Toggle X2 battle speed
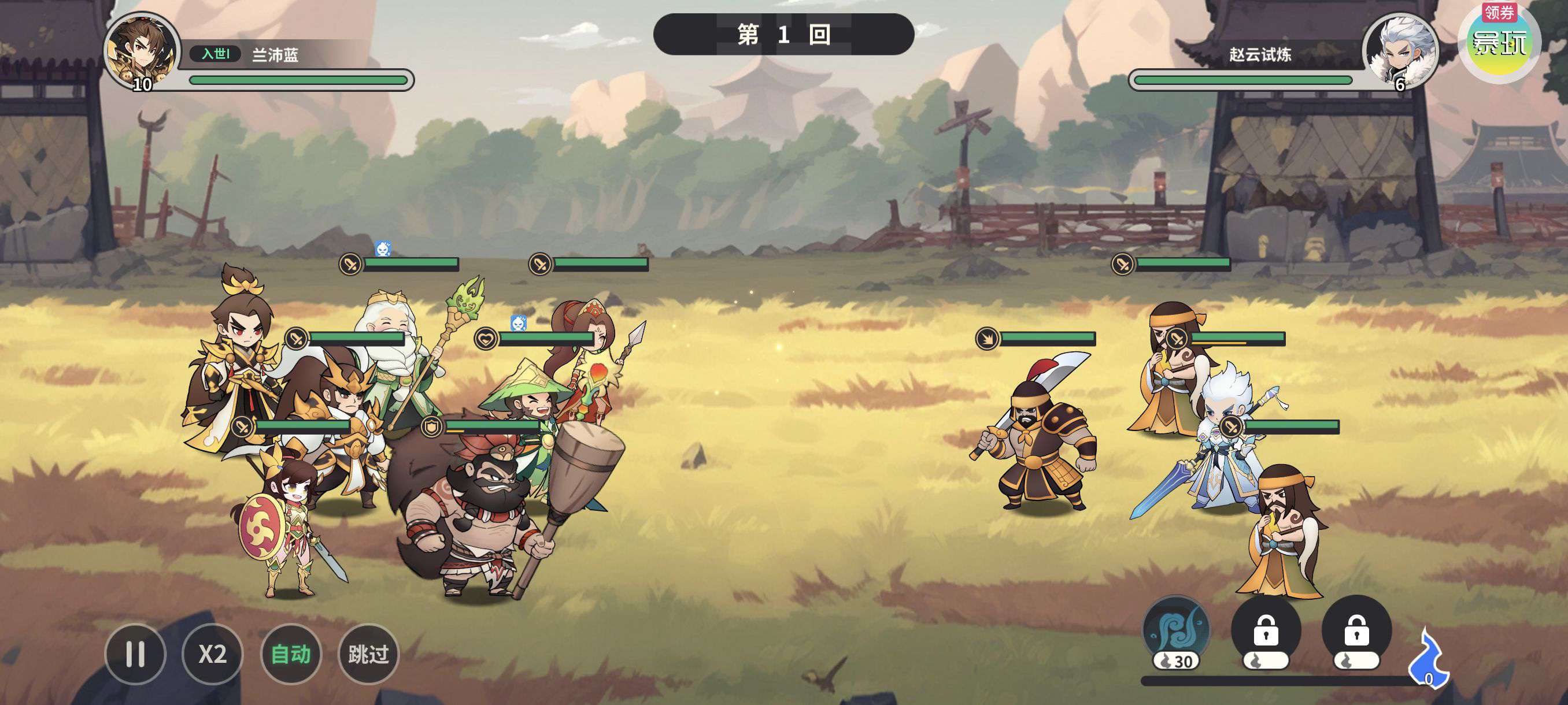This screenshot has height=705, width=1568. point(212,654)
